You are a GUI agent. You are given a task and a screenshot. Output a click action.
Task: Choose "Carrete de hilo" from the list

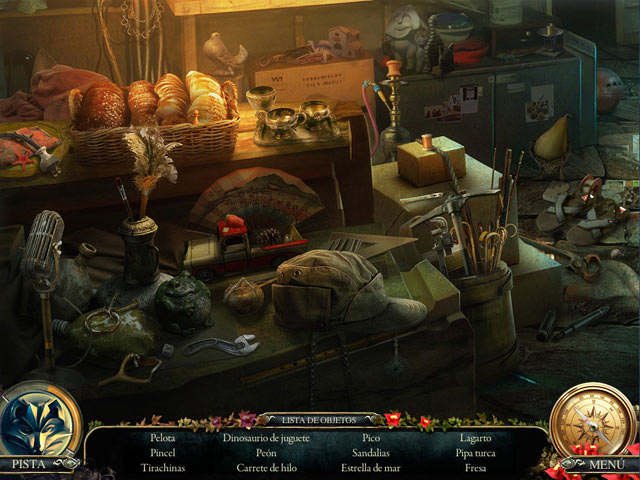266,468
